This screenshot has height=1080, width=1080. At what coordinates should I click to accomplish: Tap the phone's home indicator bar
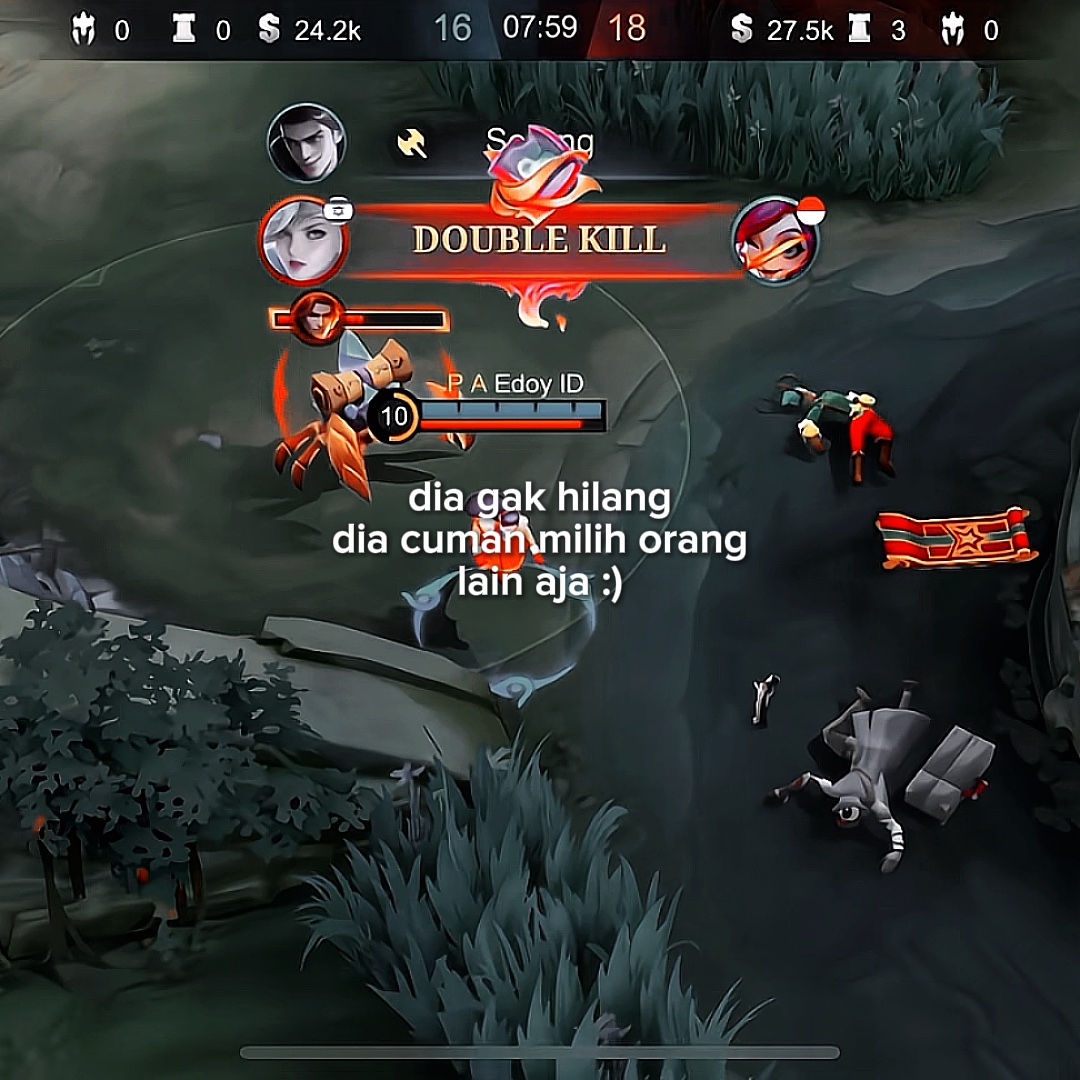click(540, 1052)
